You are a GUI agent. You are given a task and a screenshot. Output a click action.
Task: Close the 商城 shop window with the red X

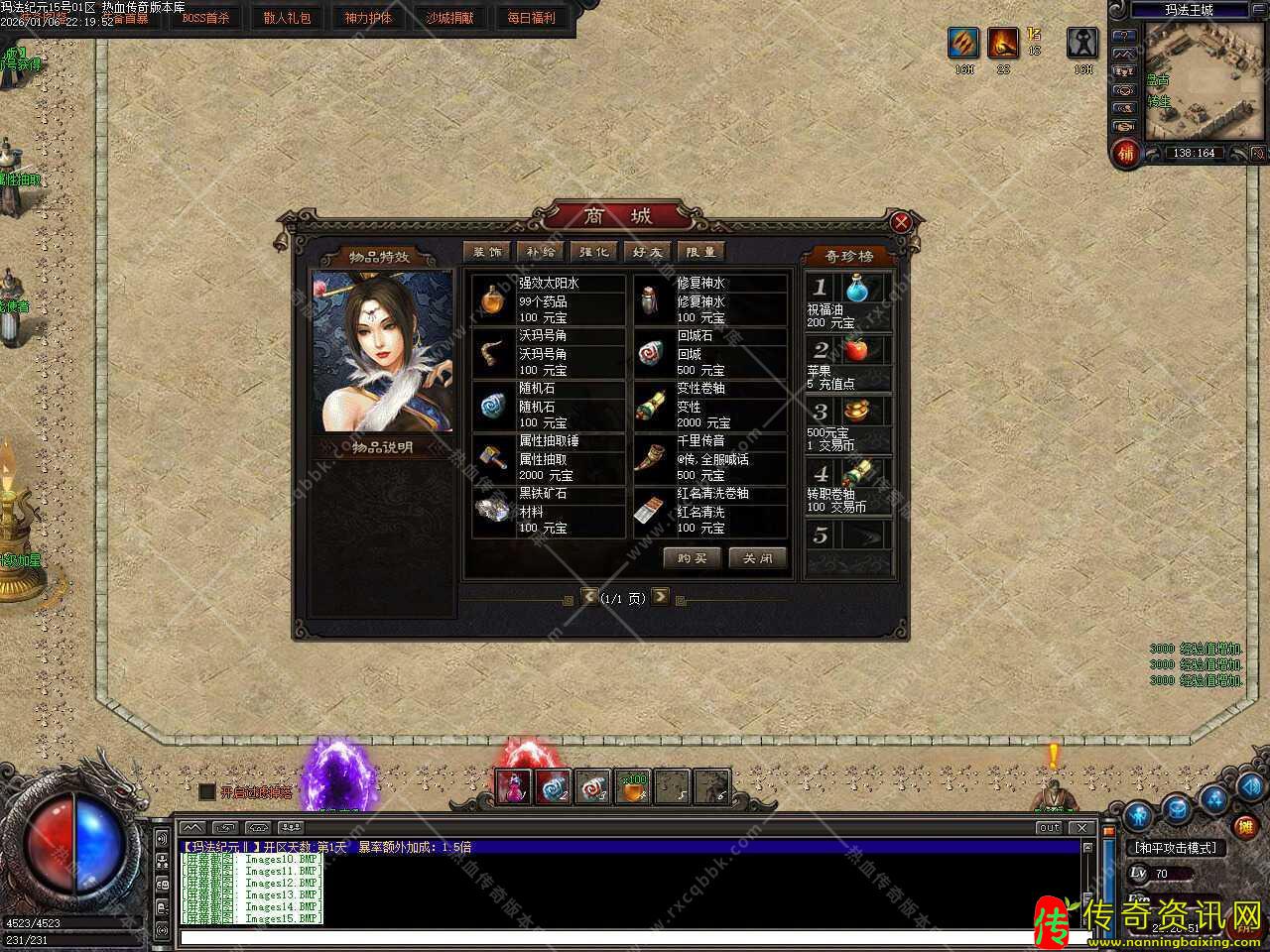pos(901,222)
